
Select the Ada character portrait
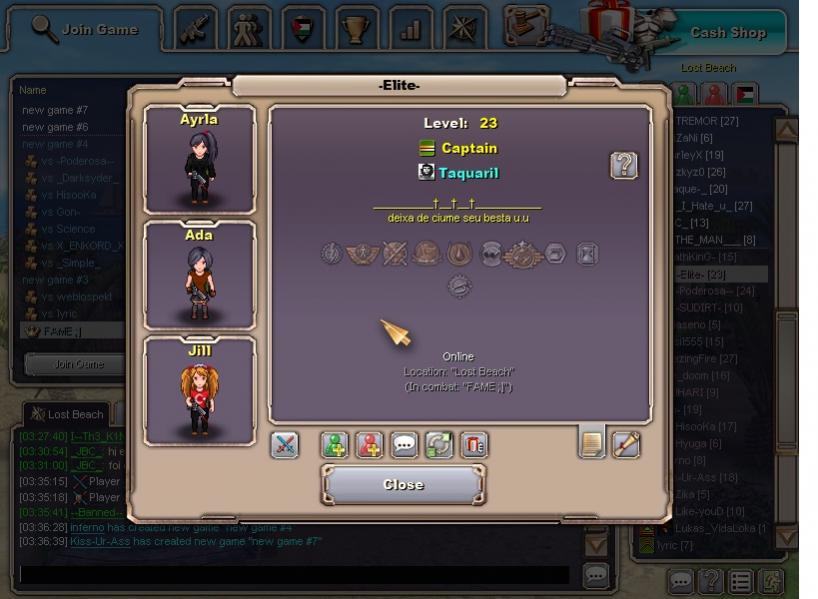(199, 276)
